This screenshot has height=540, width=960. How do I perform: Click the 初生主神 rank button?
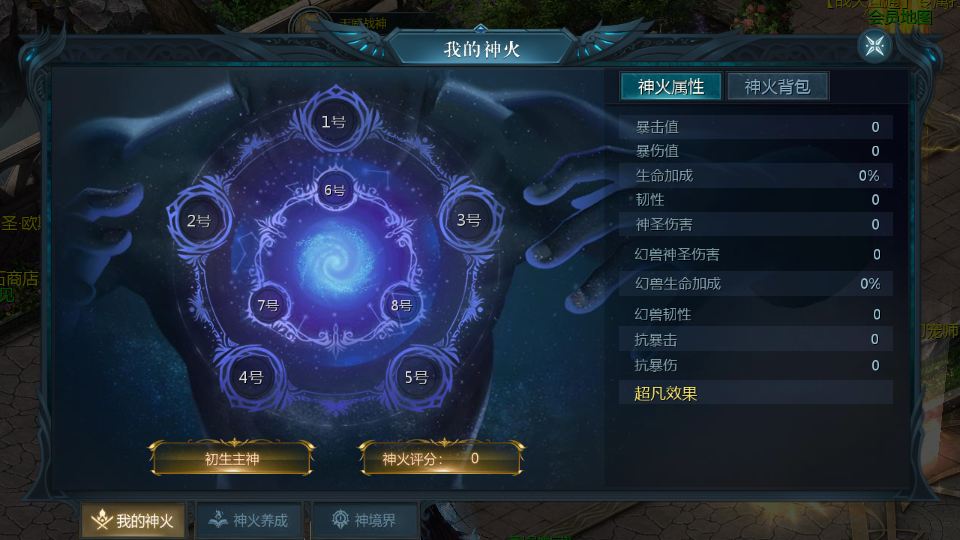(x=231, y=459)
